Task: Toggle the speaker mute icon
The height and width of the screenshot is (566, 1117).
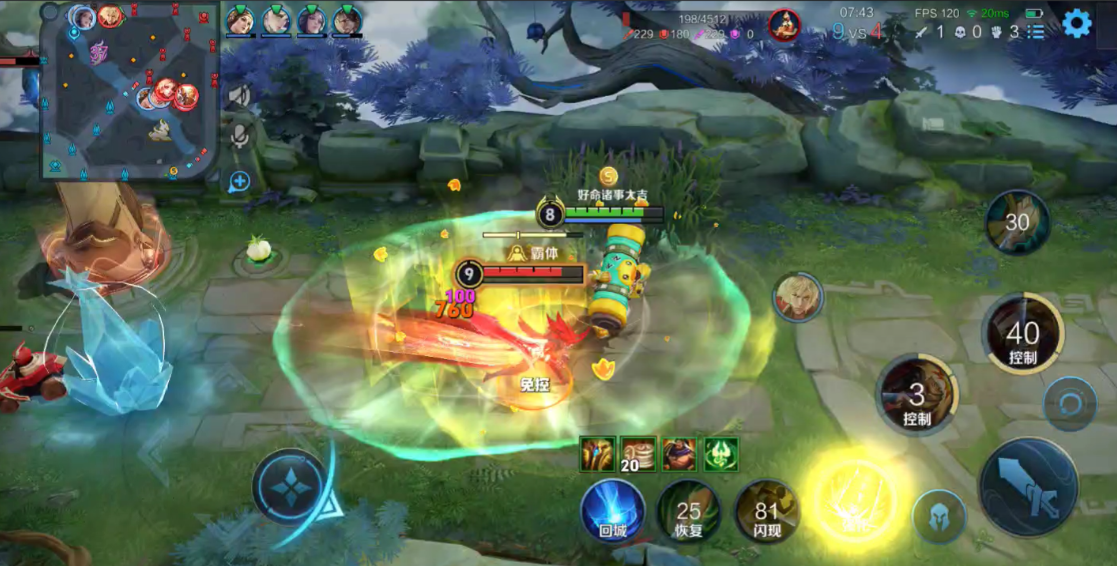Action: (x=239, y=96)
